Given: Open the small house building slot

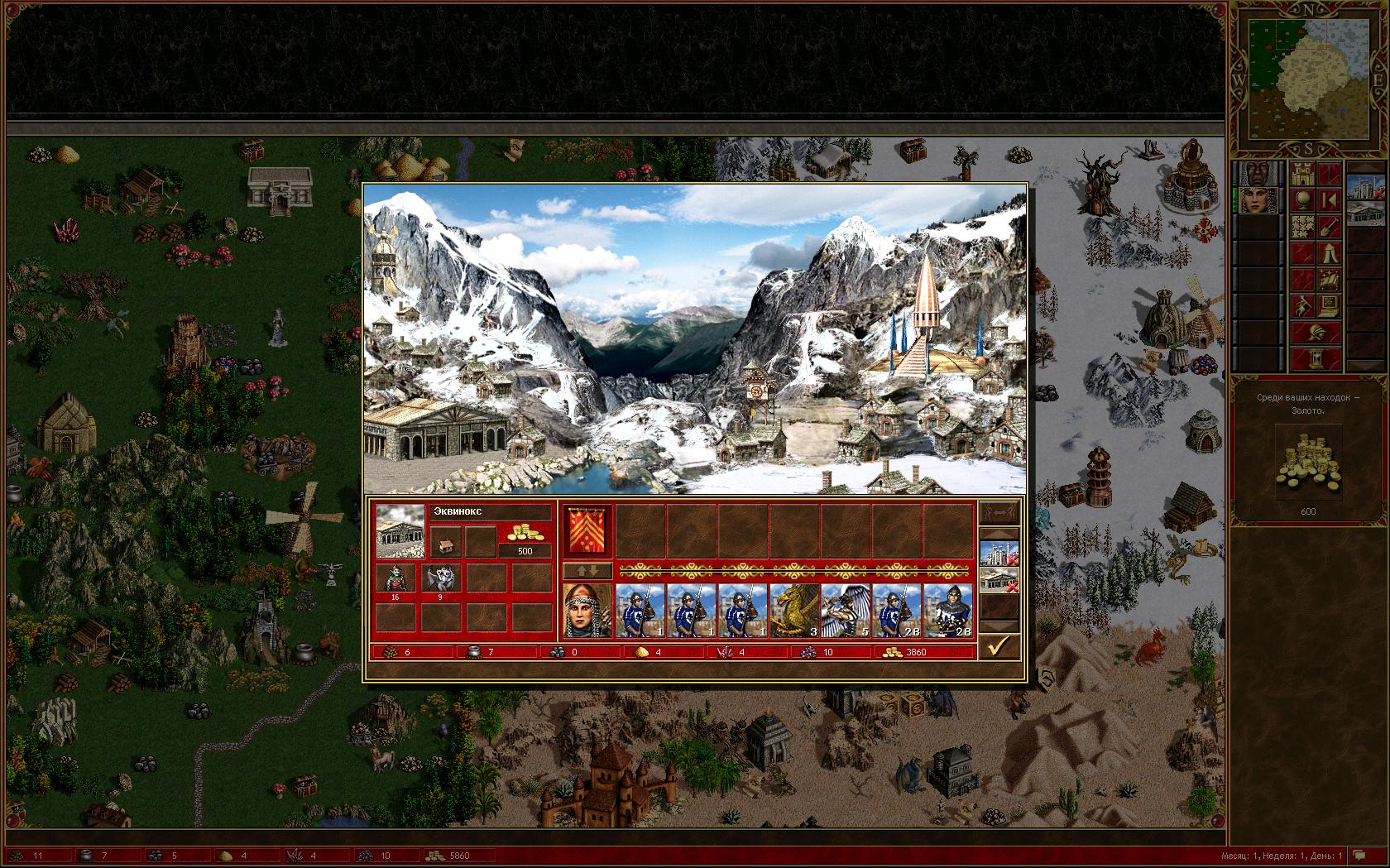Looking at the screenshot, I should (445, 544).
